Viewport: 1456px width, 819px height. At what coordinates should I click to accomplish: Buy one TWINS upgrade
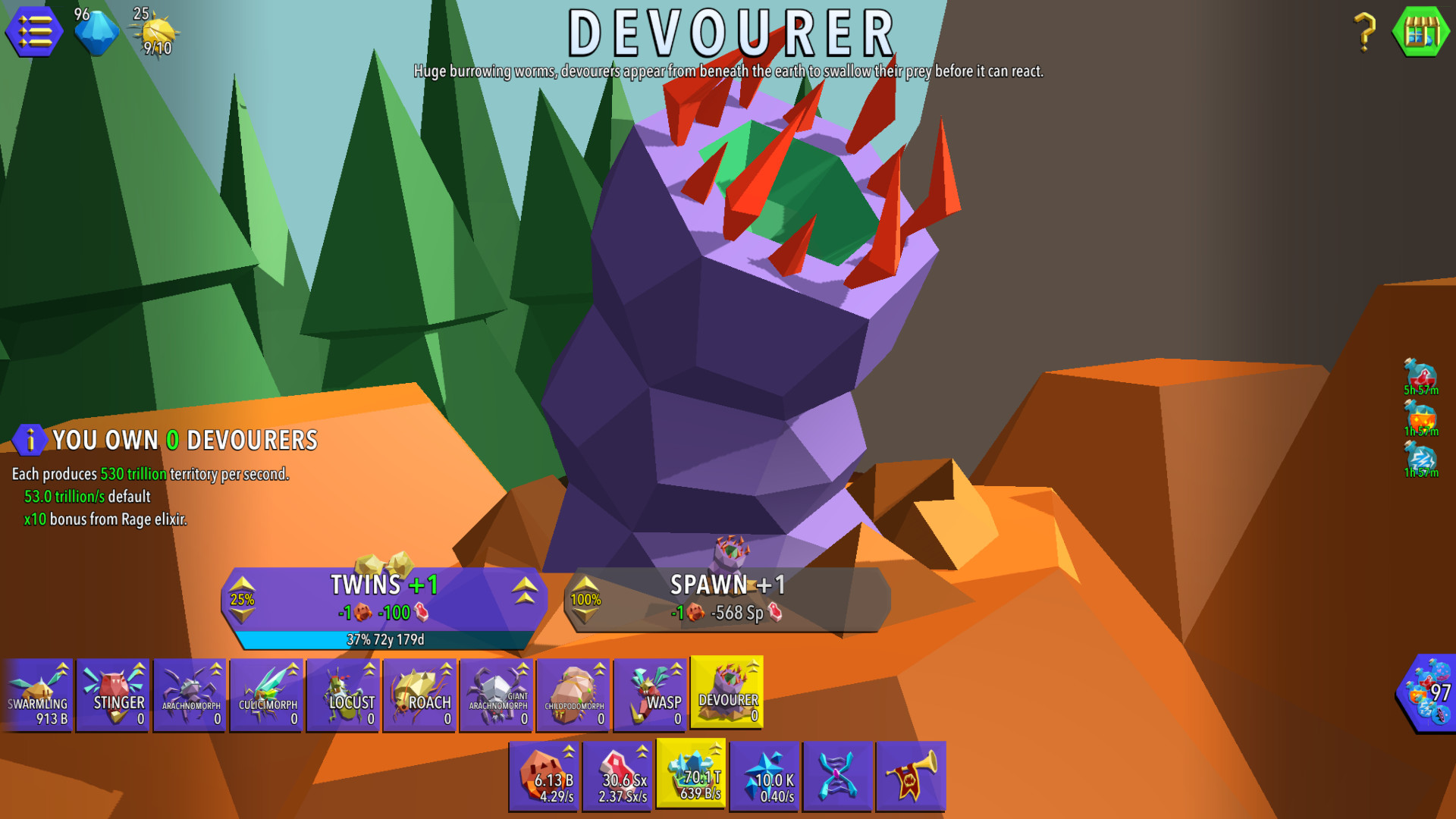click(379, 599)
